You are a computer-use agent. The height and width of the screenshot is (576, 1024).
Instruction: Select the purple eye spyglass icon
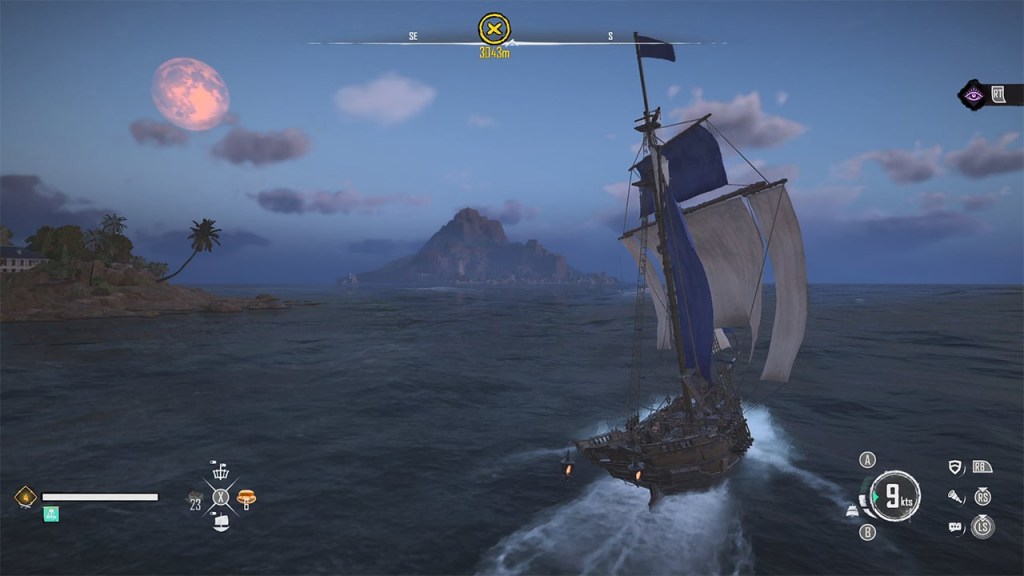[973, 95]
